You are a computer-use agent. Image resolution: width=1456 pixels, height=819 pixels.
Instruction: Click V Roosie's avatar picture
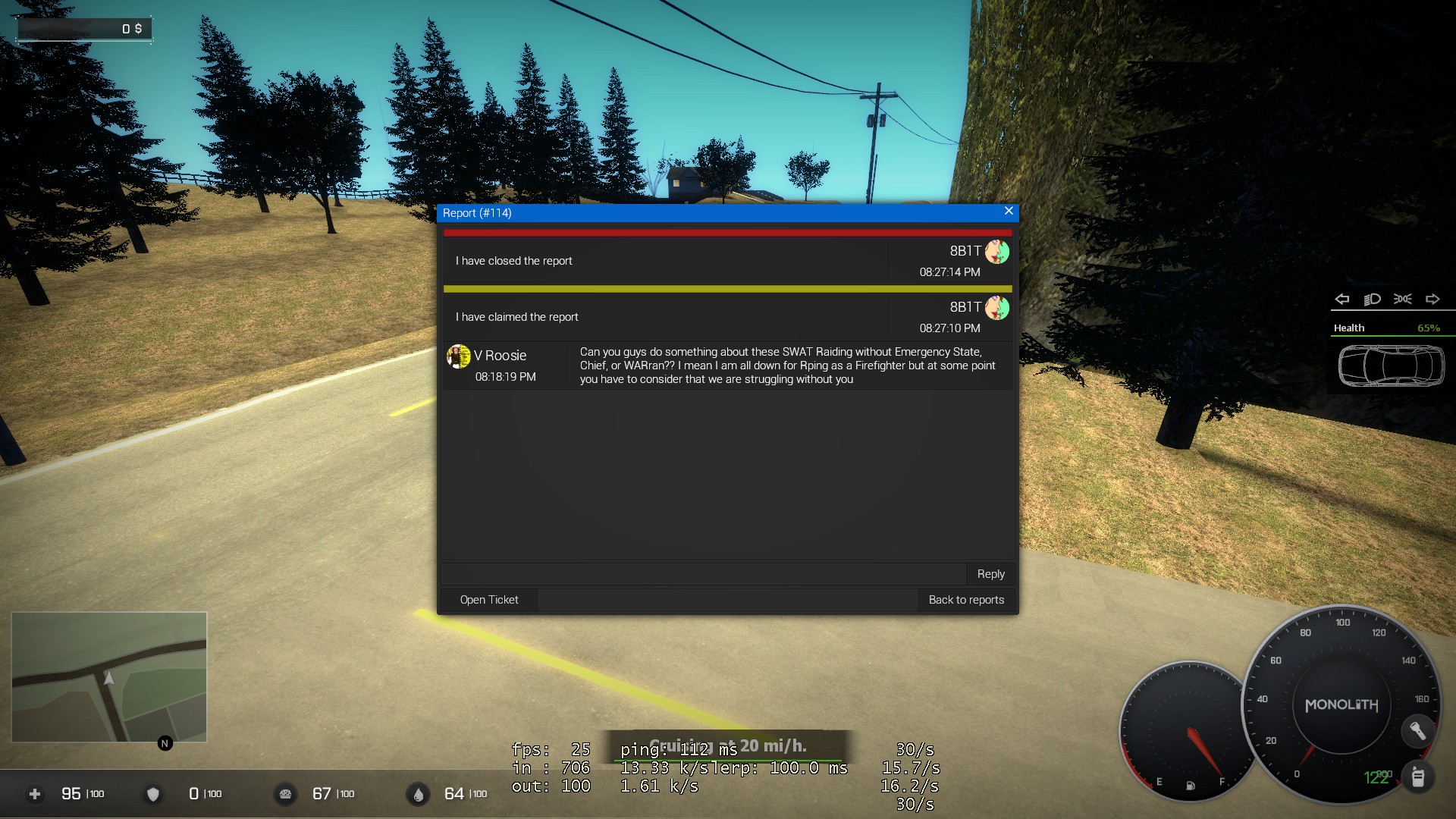click(459, 356)
